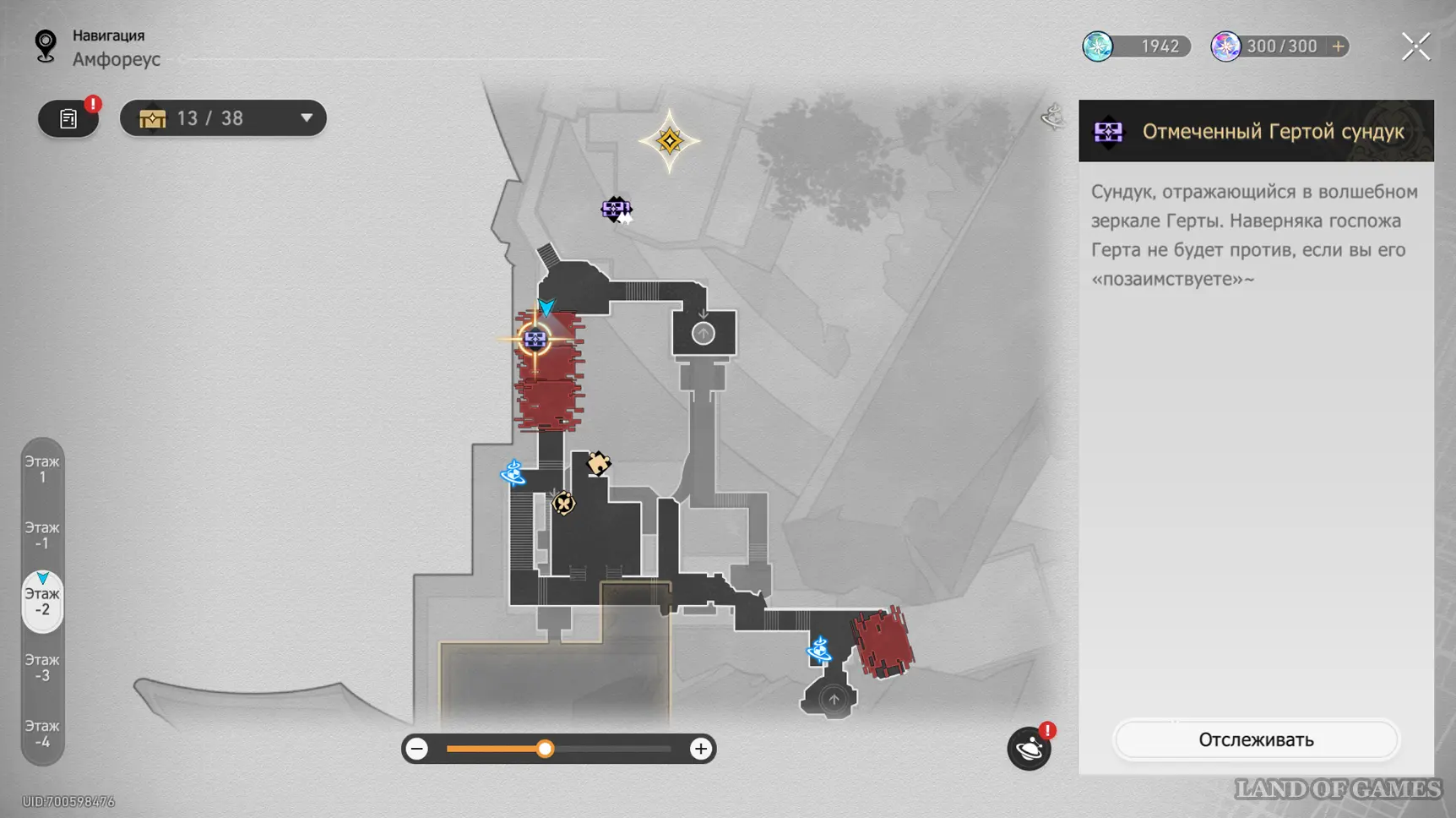This screenshot has height=818, width=1456.
Task: Open the mission log with red alert
Action: pos(68,119)
